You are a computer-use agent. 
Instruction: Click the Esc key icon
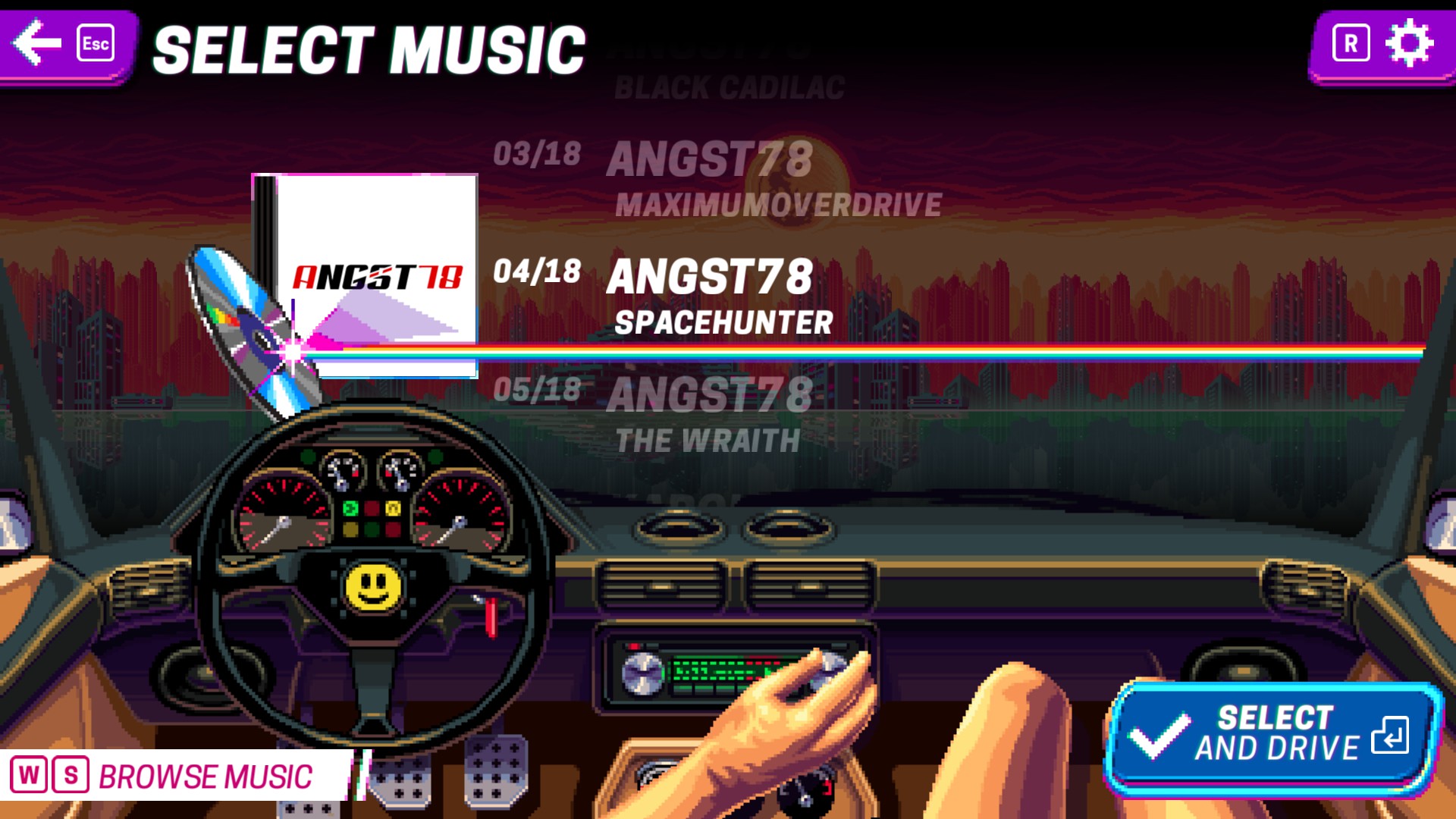click(96, 42)
